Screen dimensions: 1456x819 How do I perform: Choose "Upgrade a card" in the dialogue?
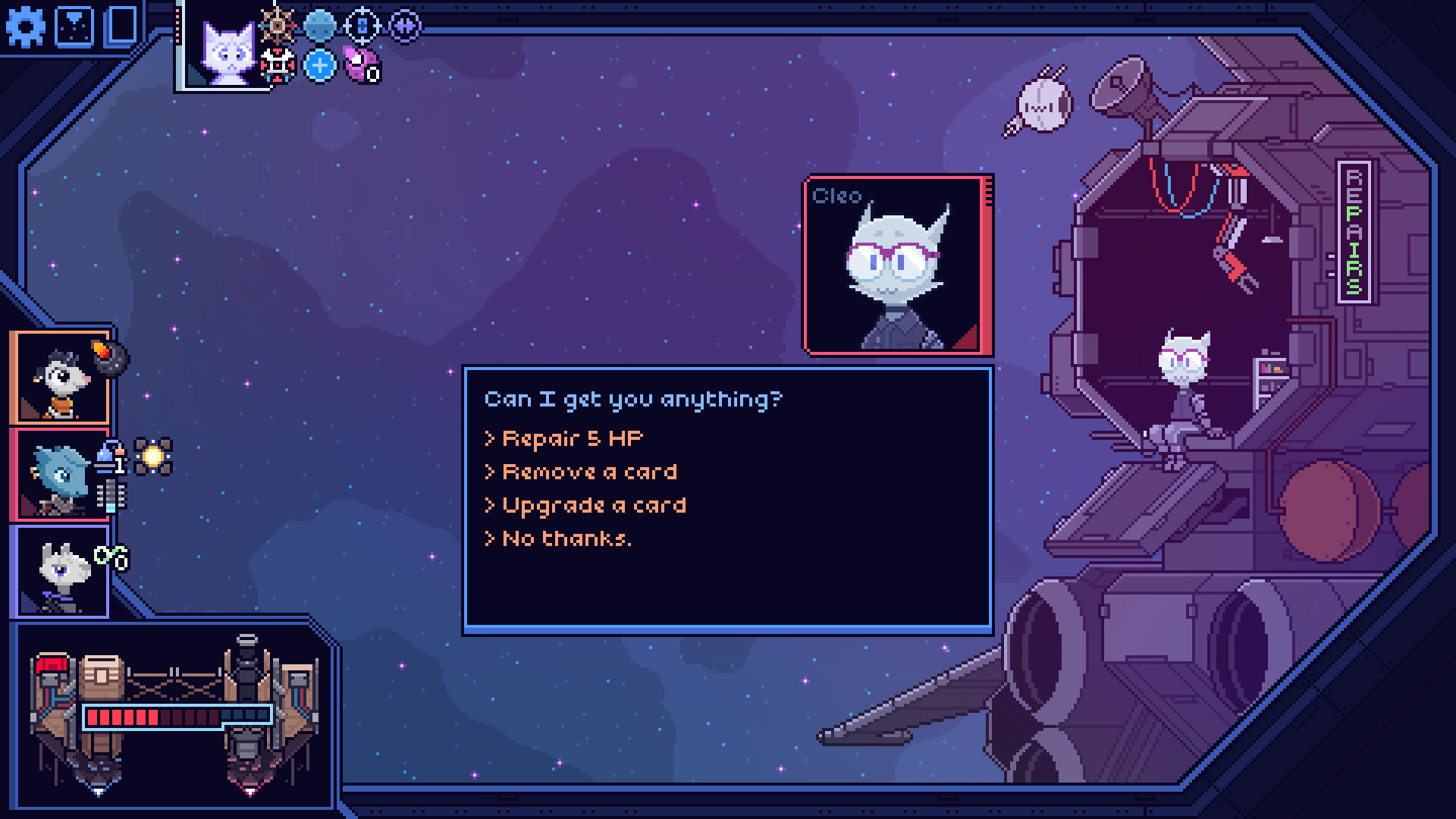coord(588,505)
